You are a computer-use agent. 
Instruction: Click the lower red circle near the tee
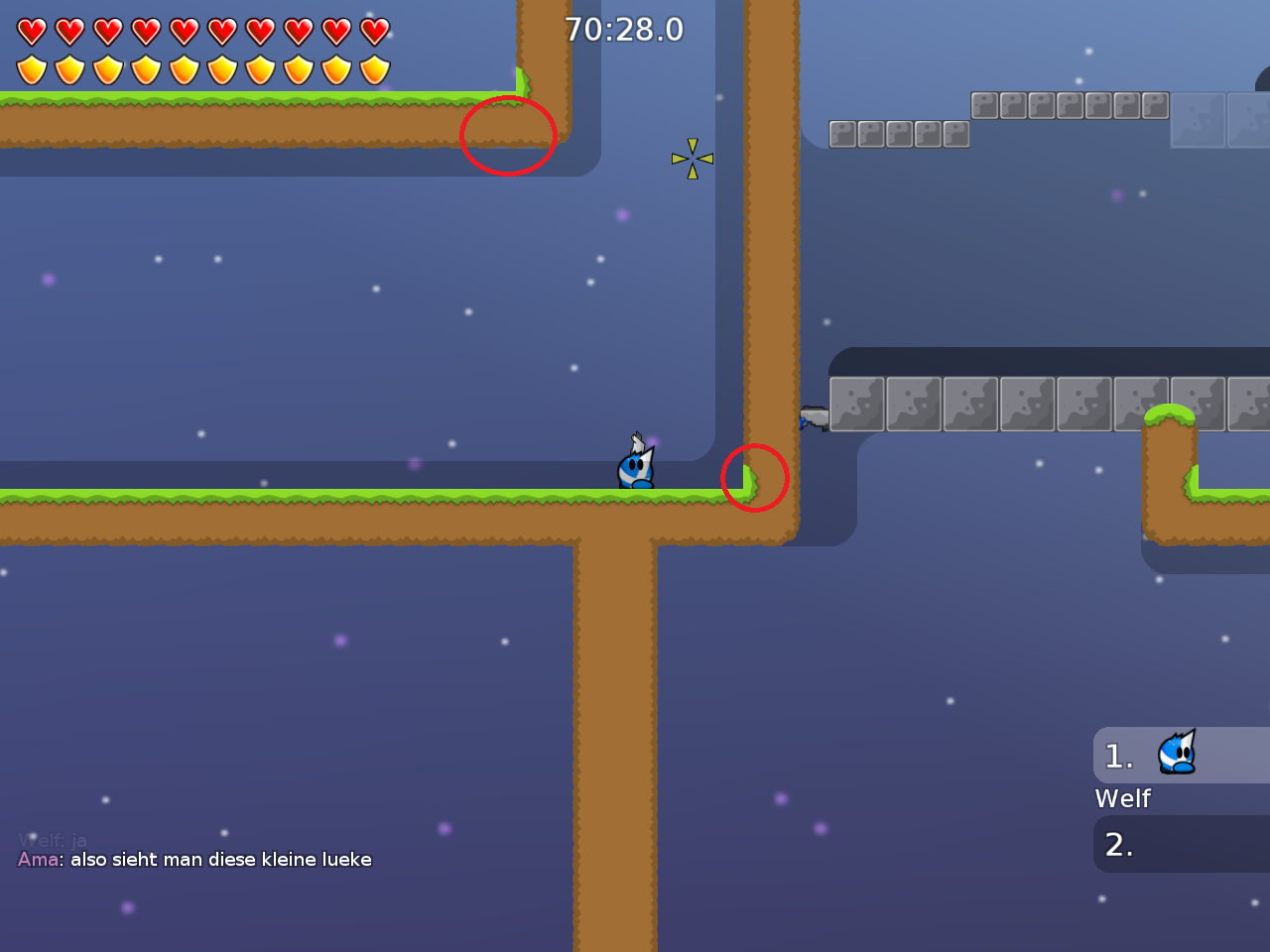(x=754, y=477)
